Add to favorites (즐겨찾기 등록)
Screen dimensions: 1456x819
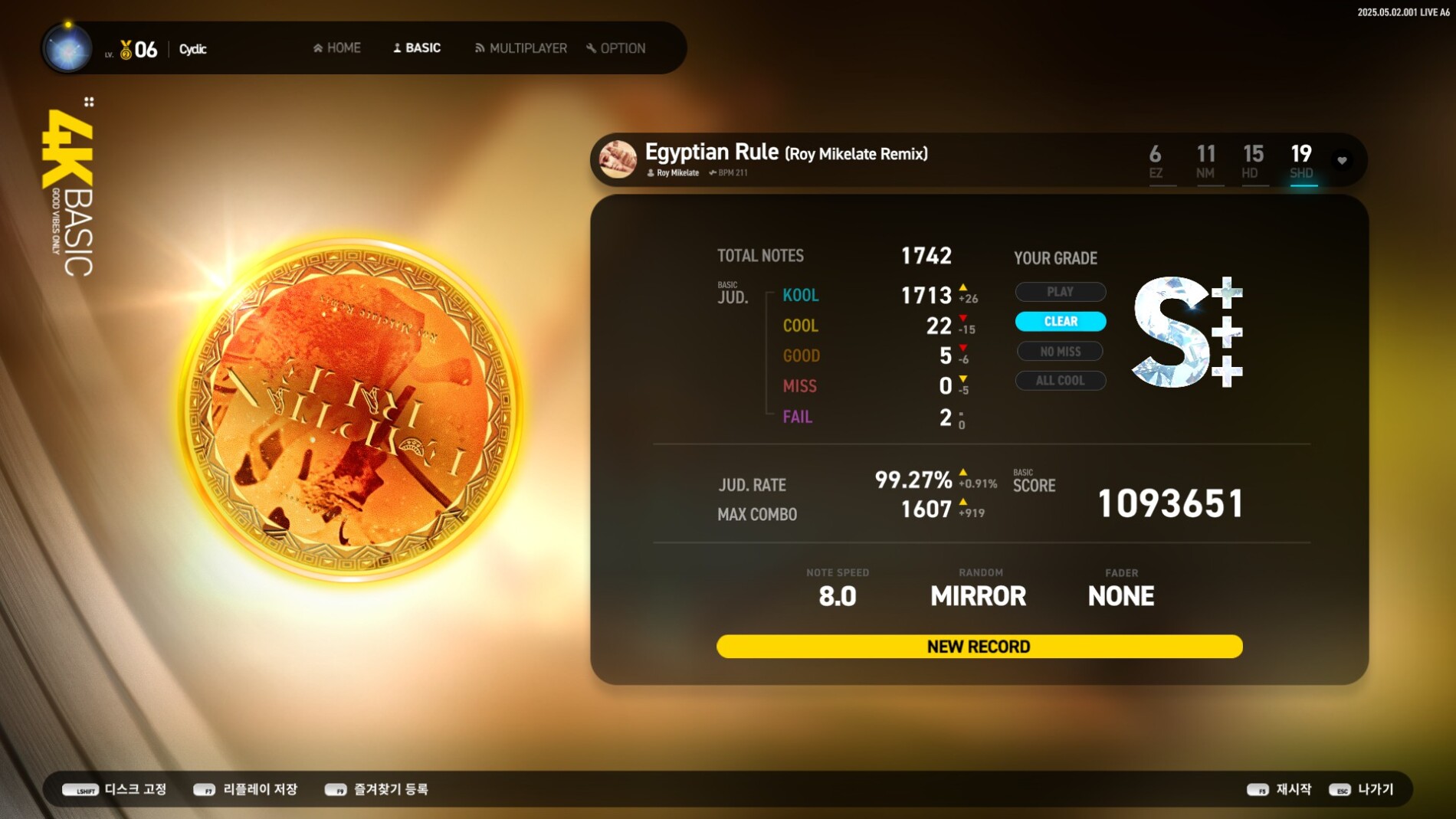376,789
